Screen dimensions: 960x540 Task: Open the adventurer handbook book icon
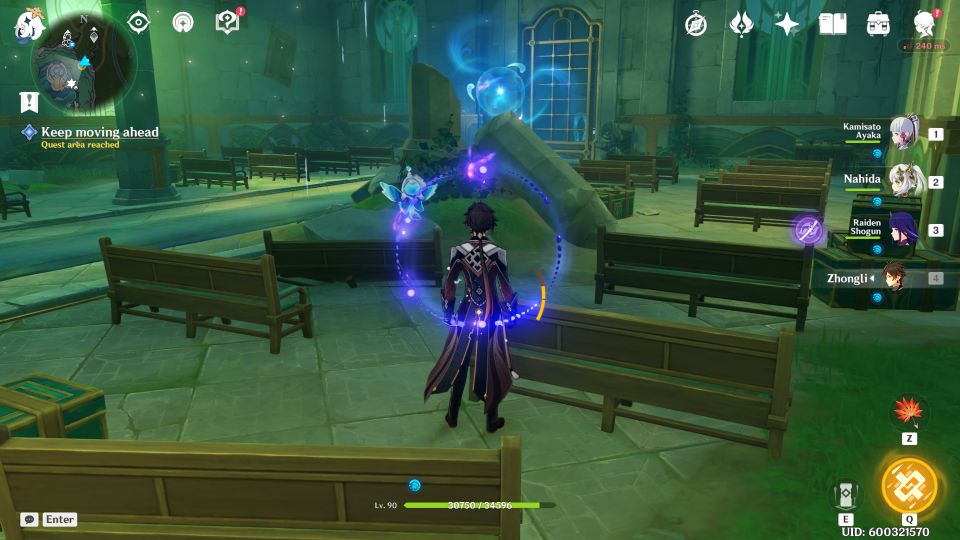(832, 24)
